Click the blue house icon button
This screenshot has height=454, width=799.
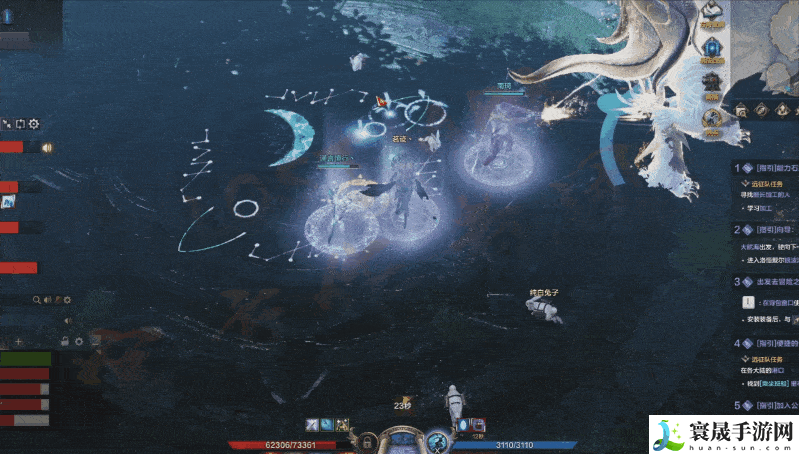click(712, 48)
